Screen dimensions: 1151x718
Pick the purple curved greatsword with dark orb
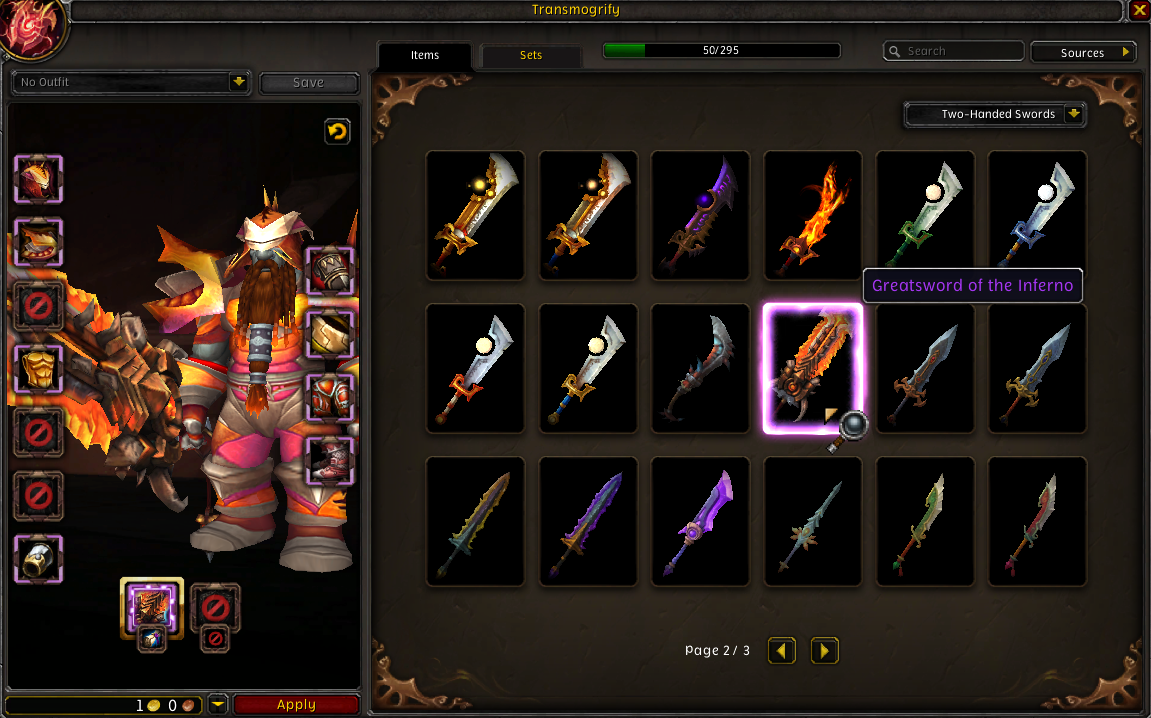click(699, 216)
